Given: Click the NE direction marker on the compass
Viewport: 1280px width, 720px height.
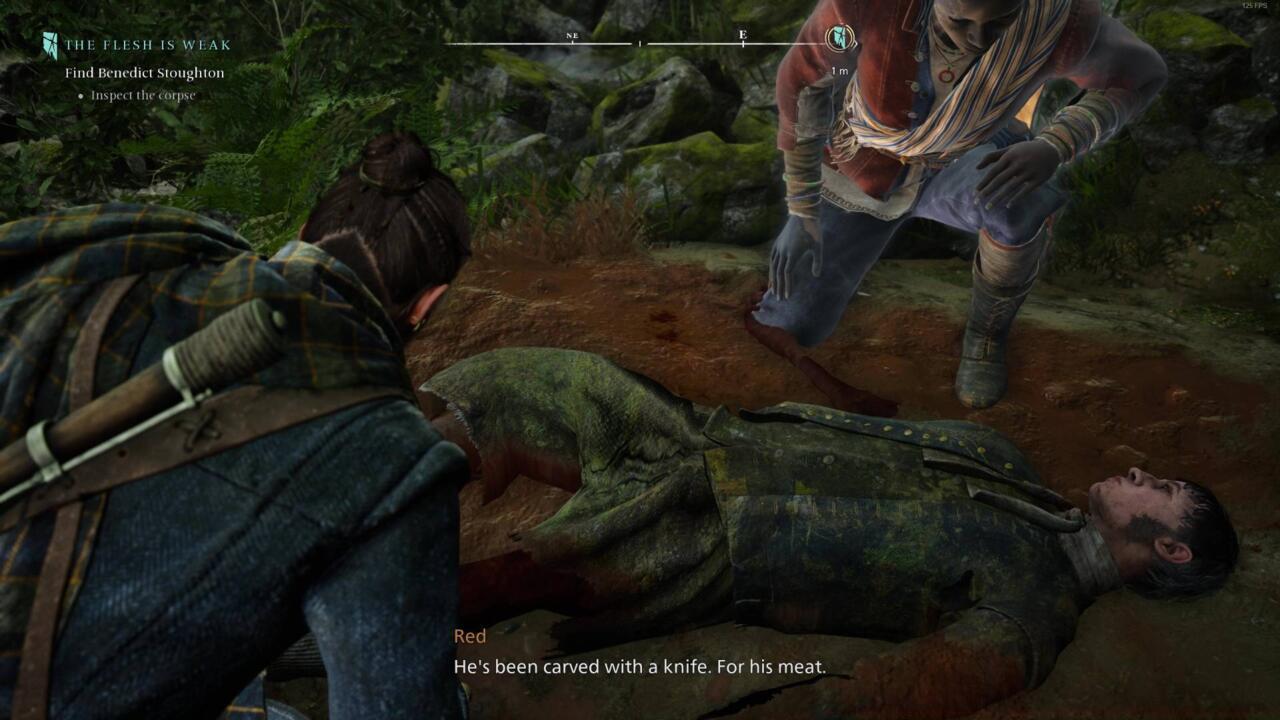Looking at the screenshot, I should coord(571,37).
